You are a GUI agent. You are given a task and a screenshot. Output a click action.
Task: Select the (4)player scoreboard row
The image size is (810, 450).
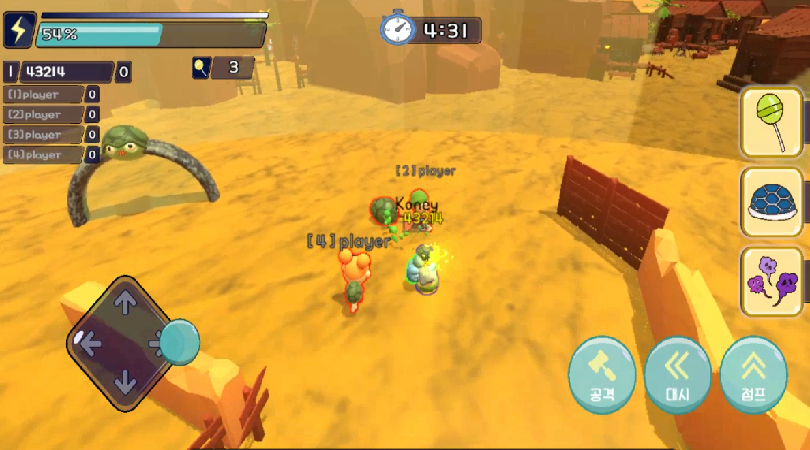50,155
